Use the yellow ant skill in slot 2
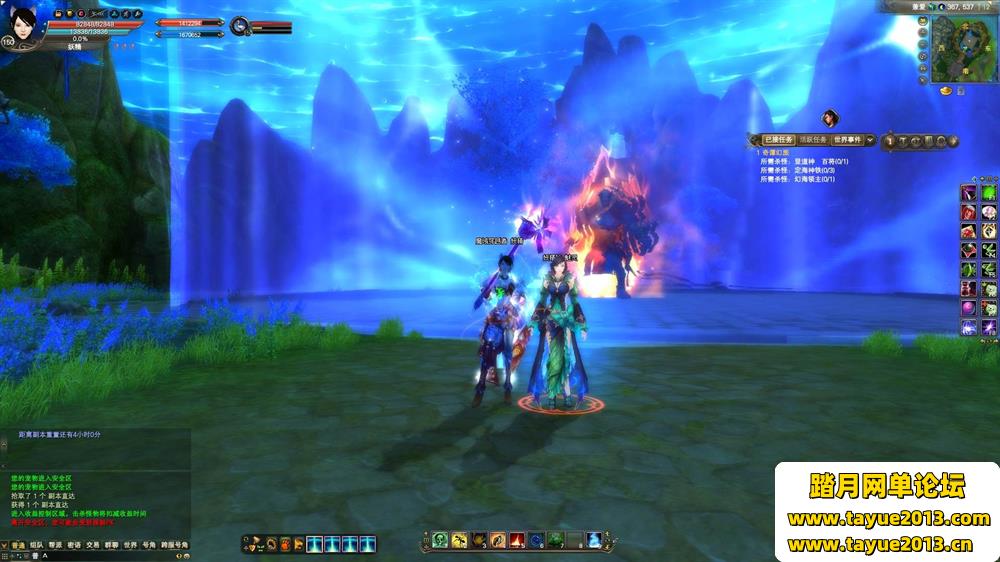1000x562 pixels. click(x=459, y=541)
